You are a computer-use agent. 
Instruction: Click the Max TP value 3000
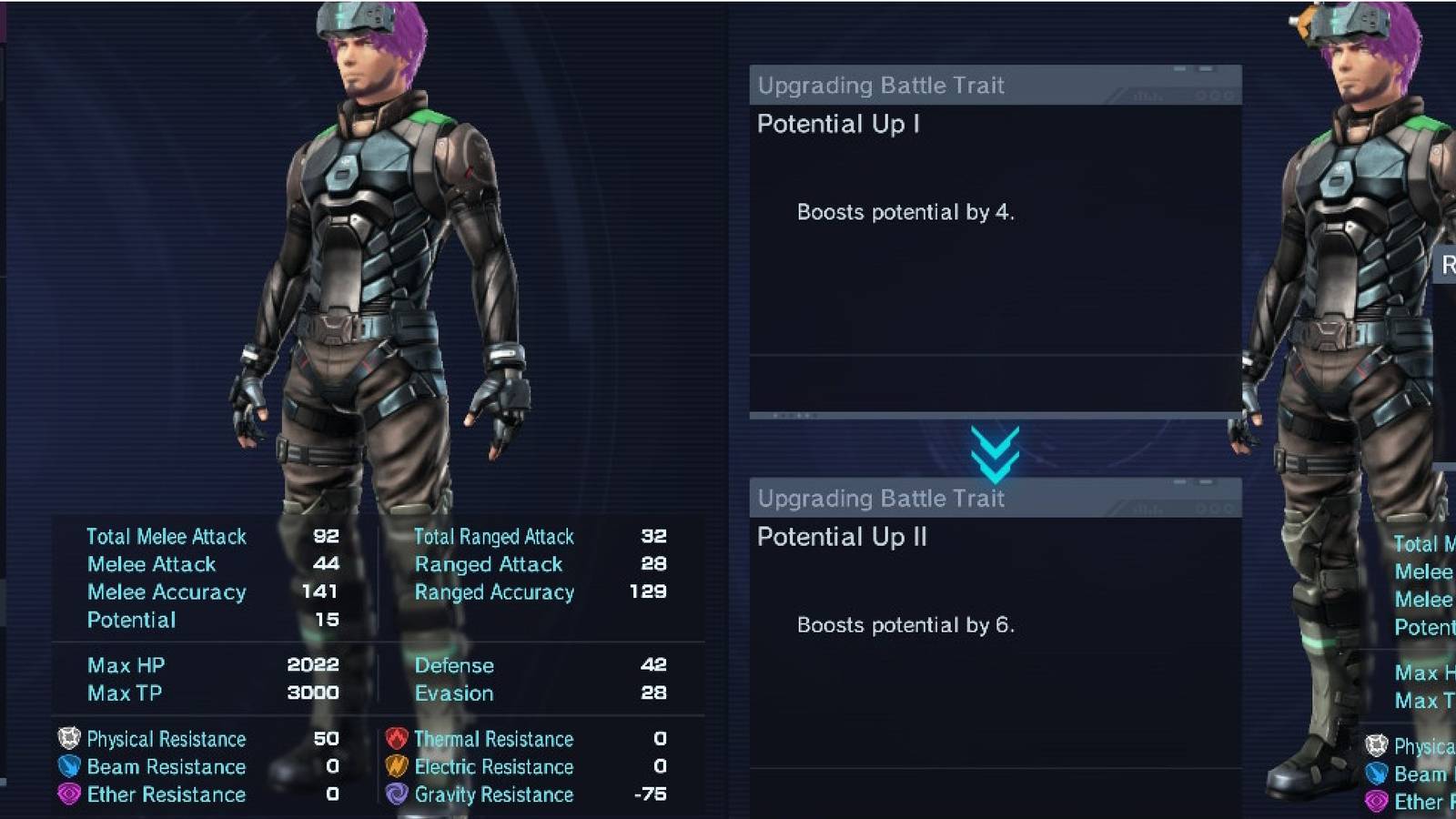pos(312,693)
